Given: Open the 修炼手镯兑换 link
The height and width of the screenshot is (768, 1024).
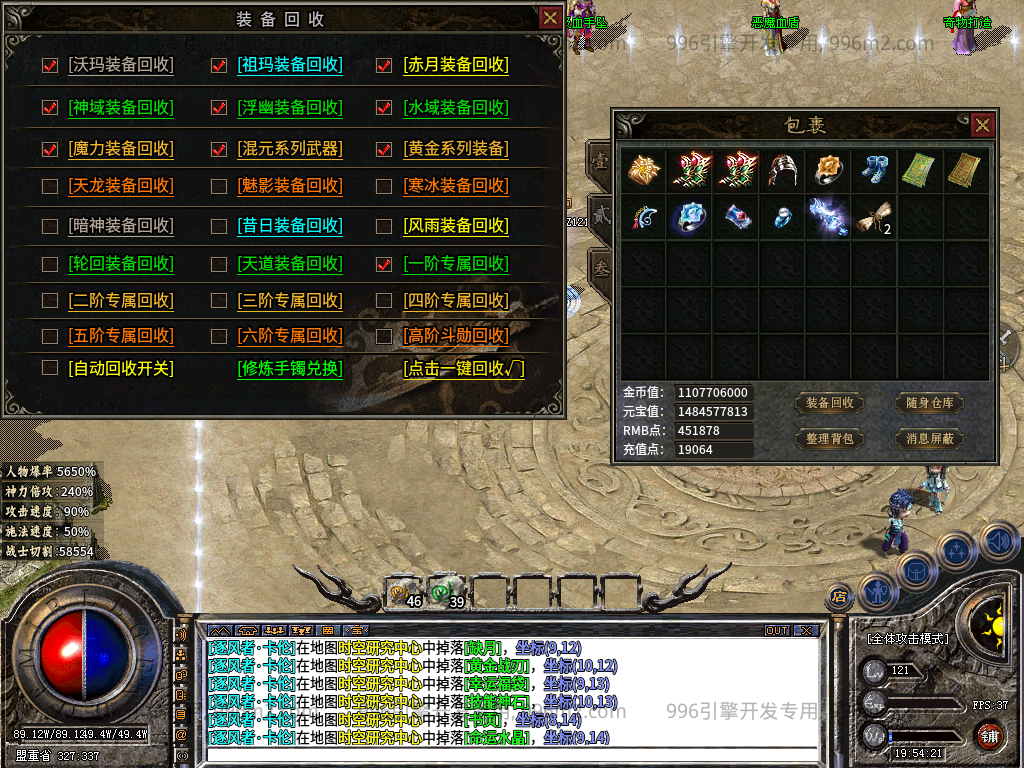Looking at the screenshot, I should tap(290, 368).
